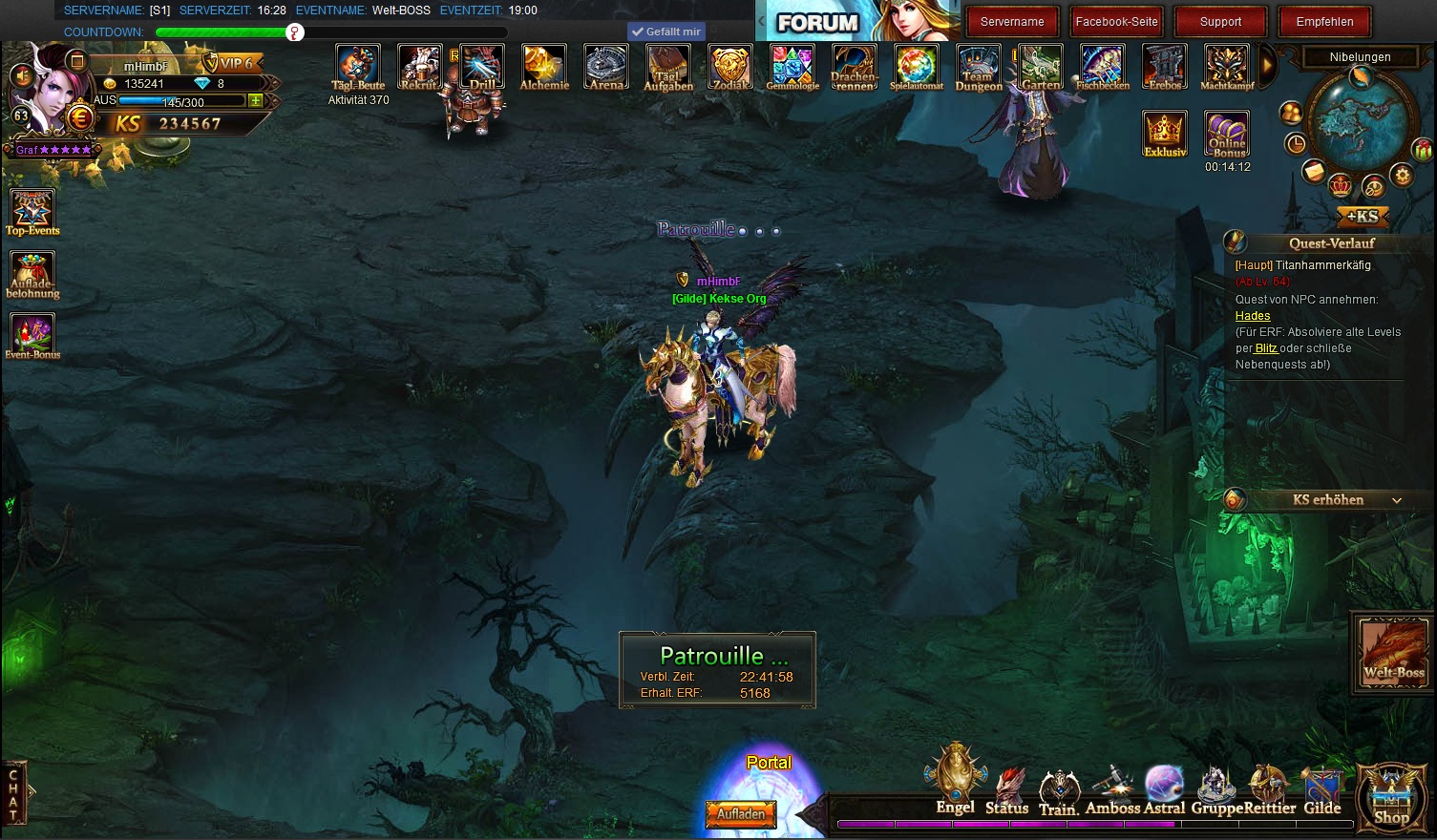Click the Support button
This screenshot has width=1437, height=840.
point(1220,21)
